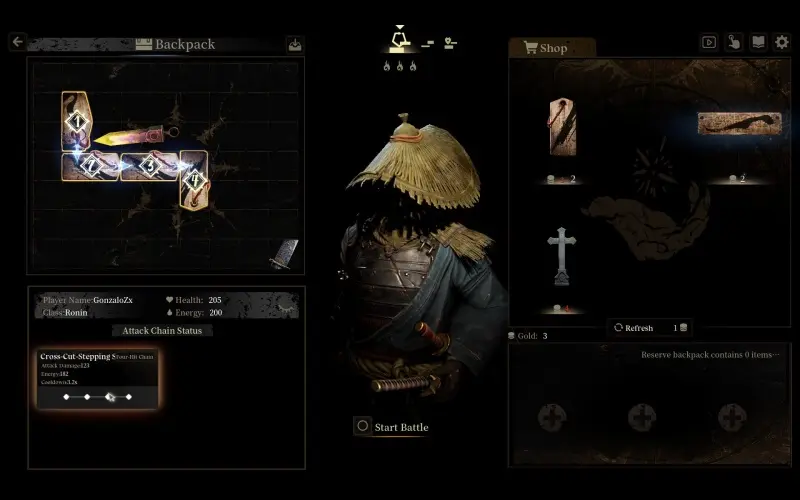The image size is (800, 500).
Task: Click the pointing hand tutorial icon
Action: pyautogui.click(x=733, y=42)
